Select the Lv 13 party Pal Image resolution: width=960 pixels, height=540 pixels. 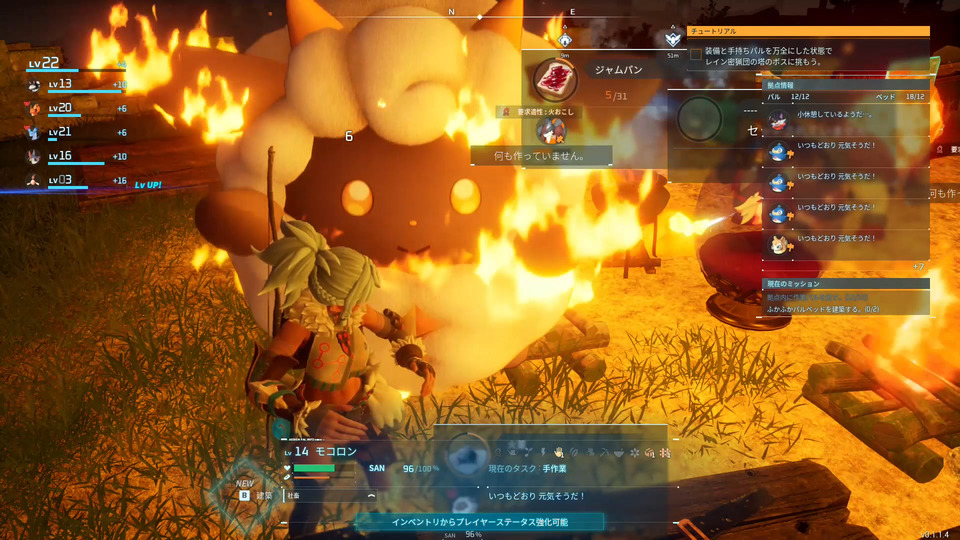click(x=35, y=85)
